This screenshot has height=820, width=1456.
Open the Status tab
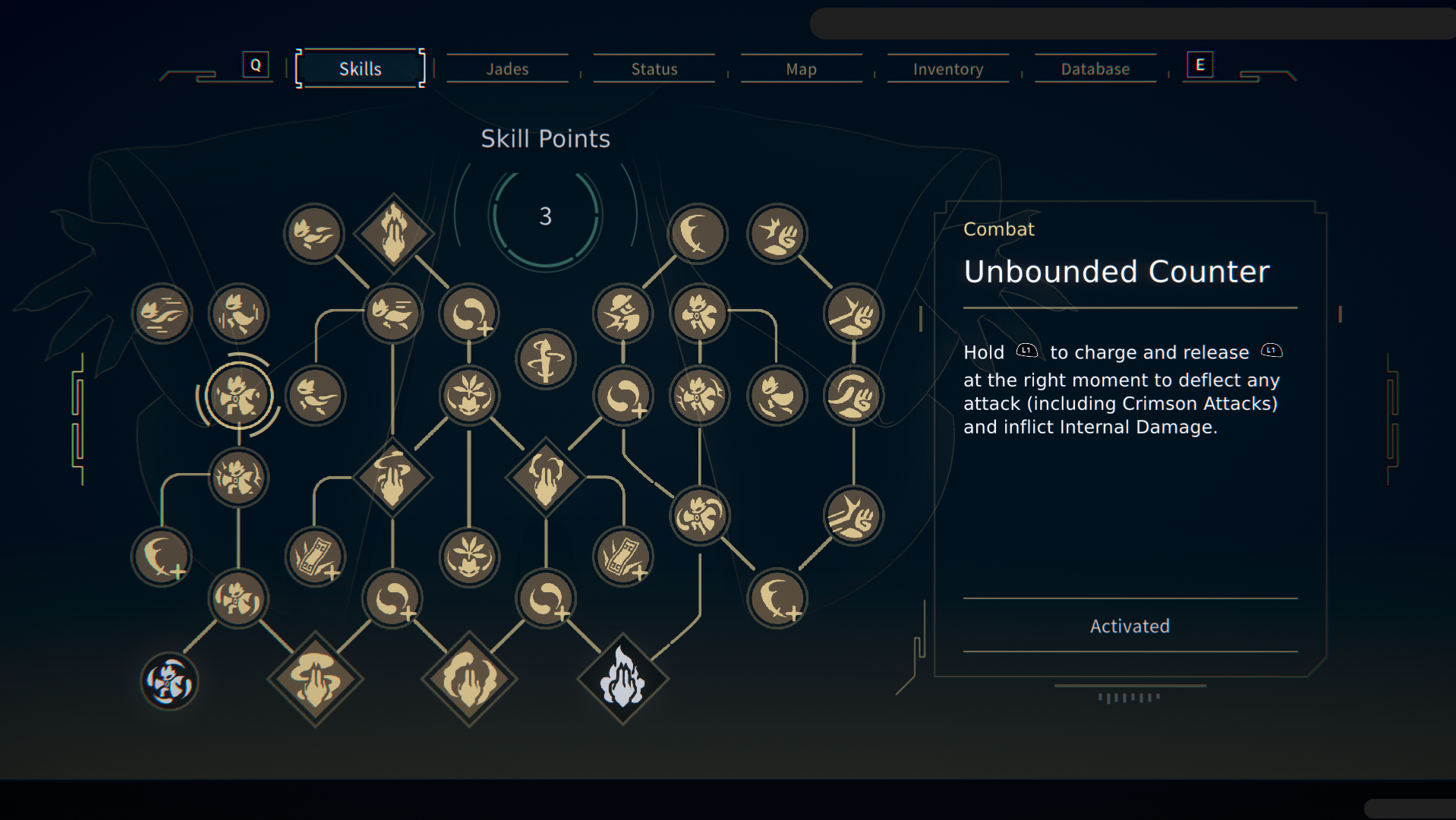[x=654, y=69]
